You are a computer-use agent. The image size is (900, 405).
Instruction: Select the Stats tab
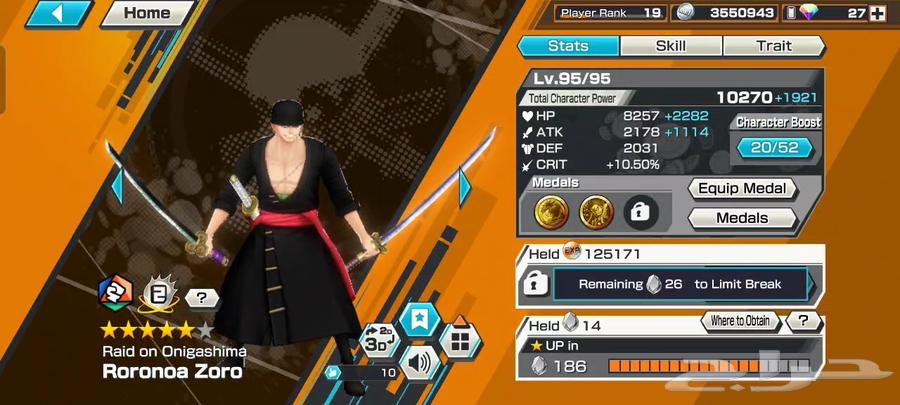(568, 46)
